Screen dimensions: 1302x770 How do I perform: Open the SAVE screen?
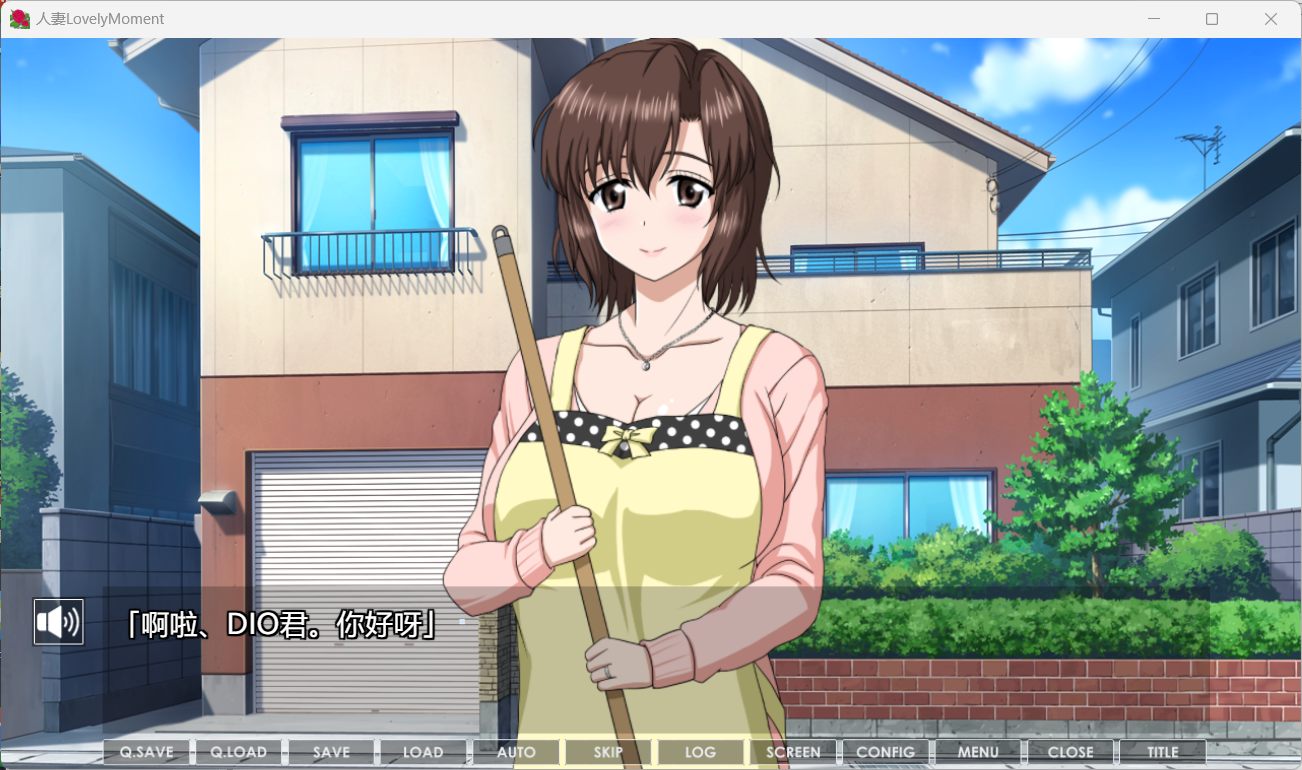click(x=330, y=752)
